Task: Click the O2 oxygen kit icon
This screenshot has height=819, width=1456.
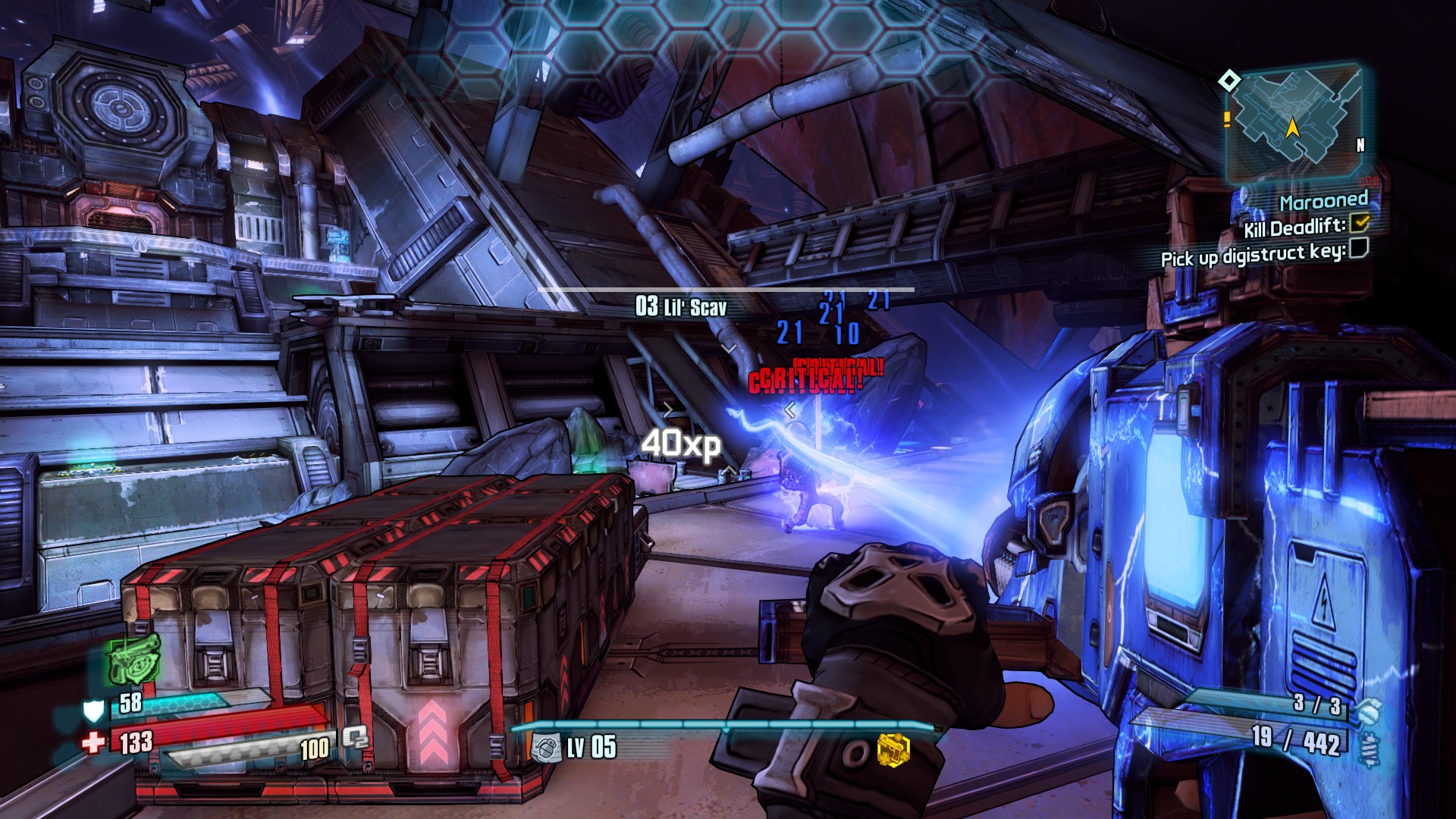Action: pos(354,737)
